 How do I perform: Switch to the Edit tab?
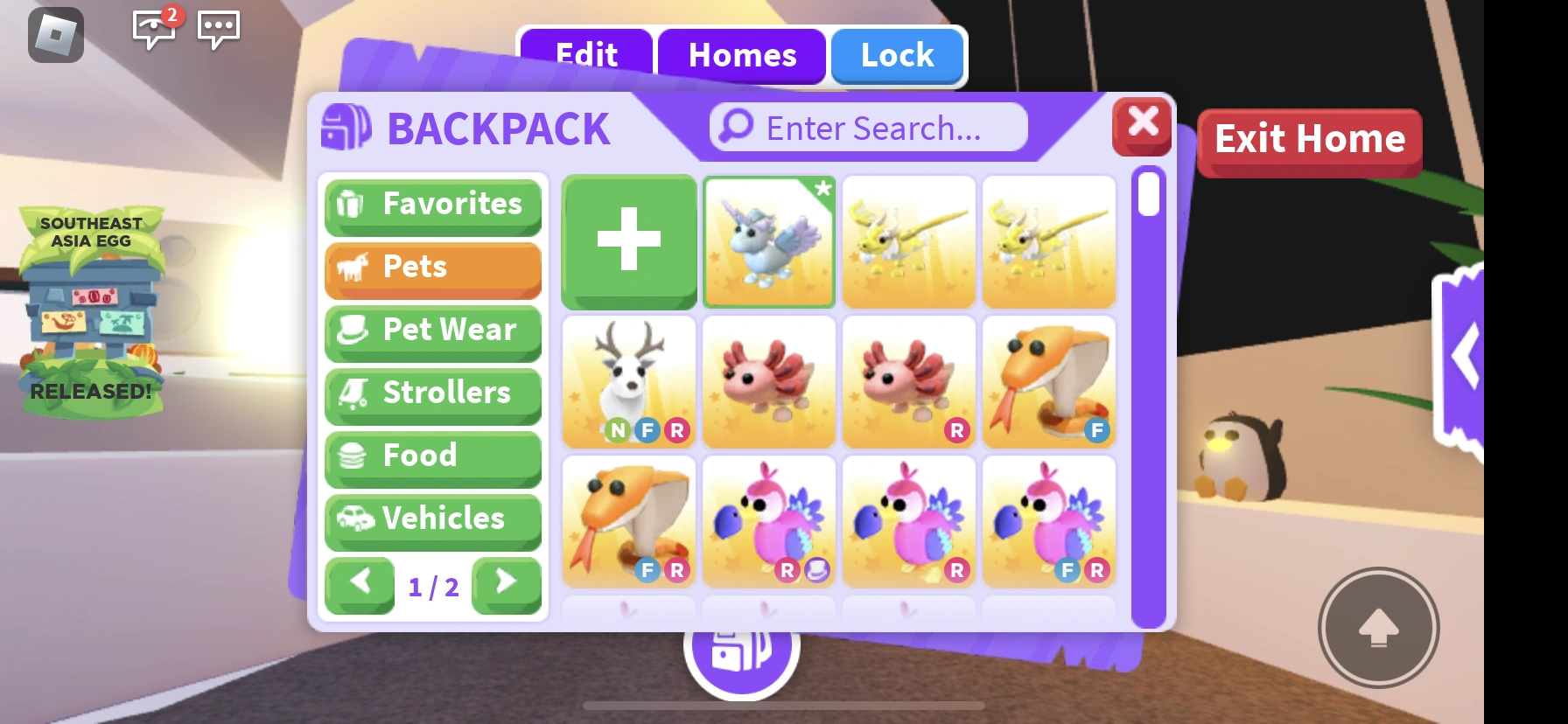click(x=585, y=55)
